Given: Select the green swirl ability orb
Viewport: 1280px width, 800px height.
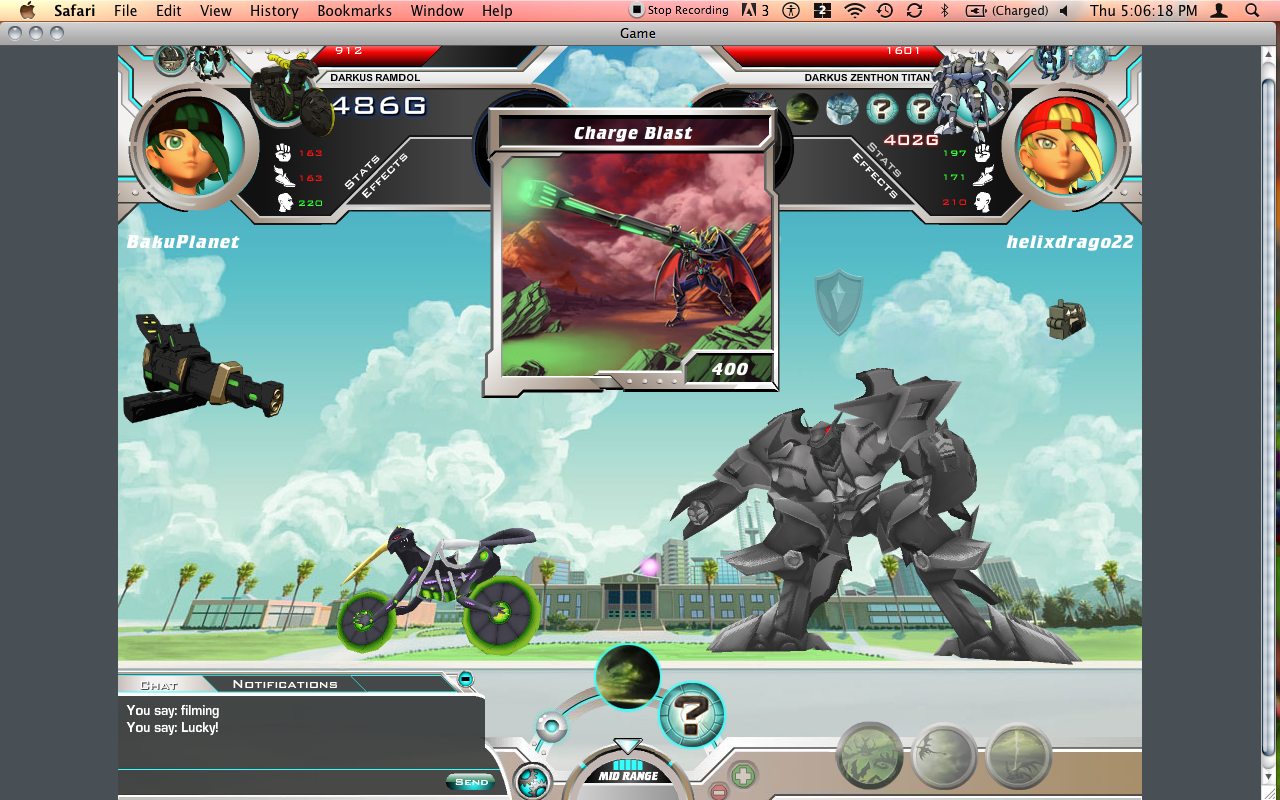Looking at the screenshot, I should pos(627,677).
